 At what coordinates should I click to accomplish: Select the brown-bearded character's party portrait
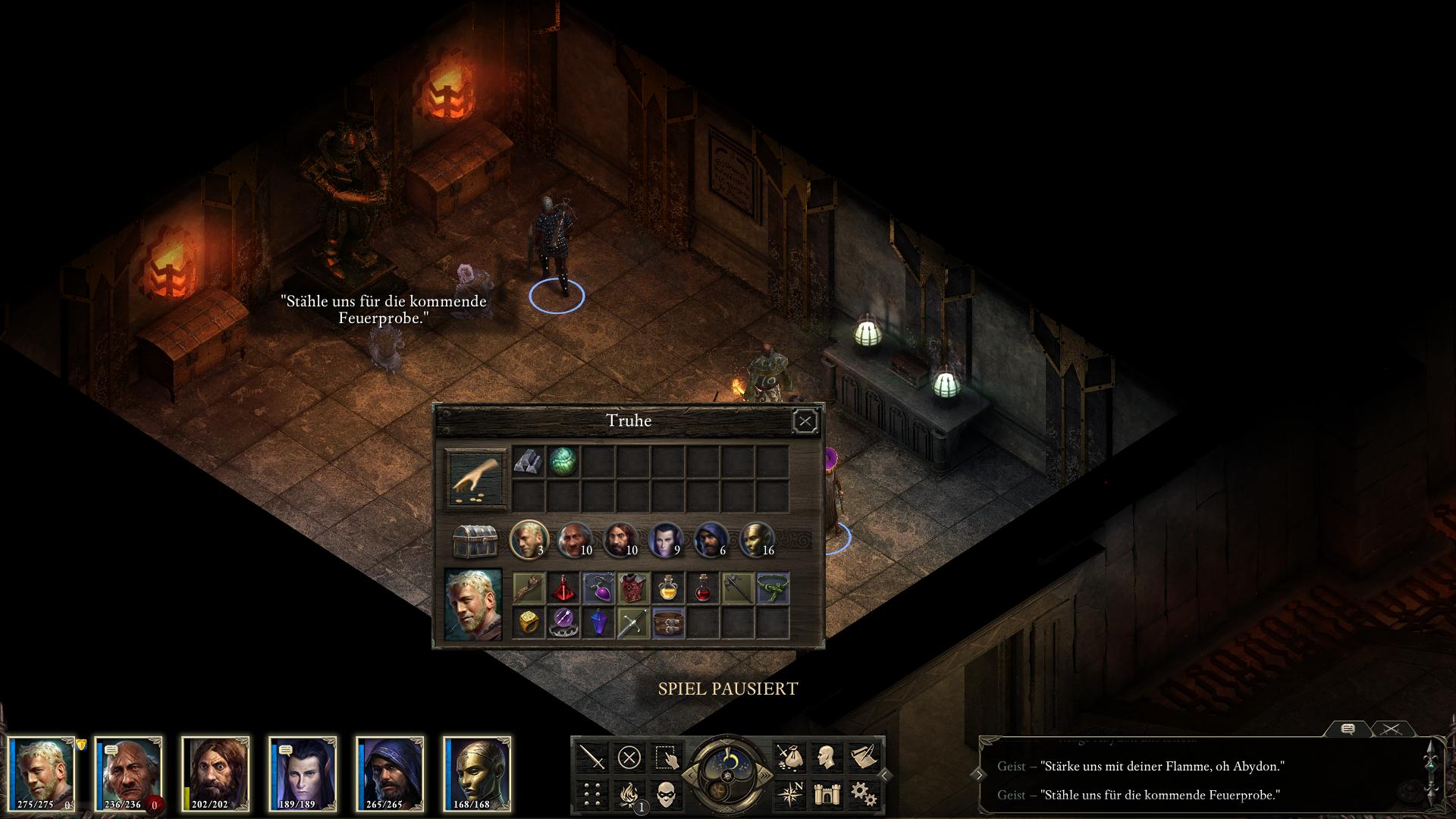(215, 773)
